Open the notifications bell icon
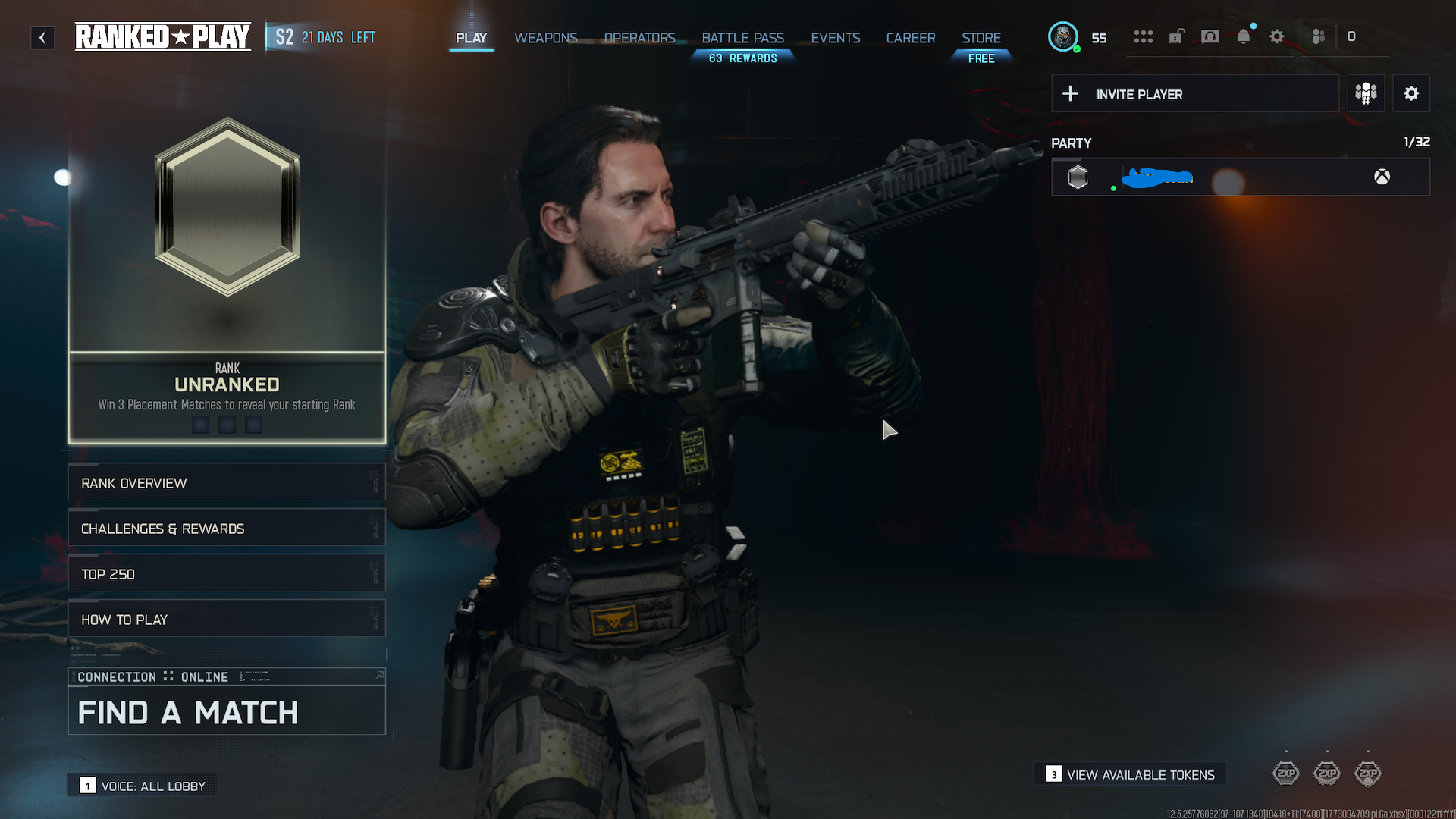Image resolution: width=1456 pixels, height=819 pixels. click(x=1243, y=37)
